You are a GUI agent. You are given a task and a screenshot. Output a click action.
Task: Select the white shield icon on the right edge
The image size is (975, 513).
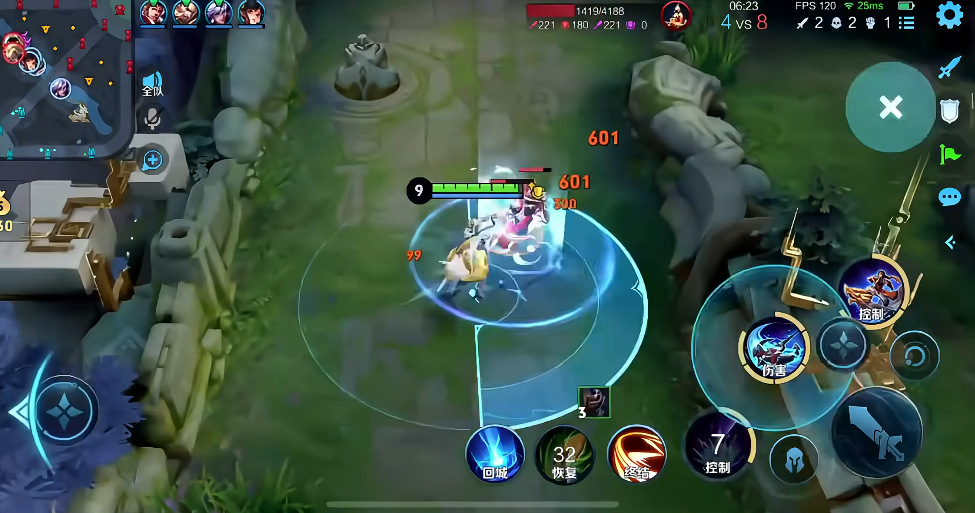[x=950, y=111]
